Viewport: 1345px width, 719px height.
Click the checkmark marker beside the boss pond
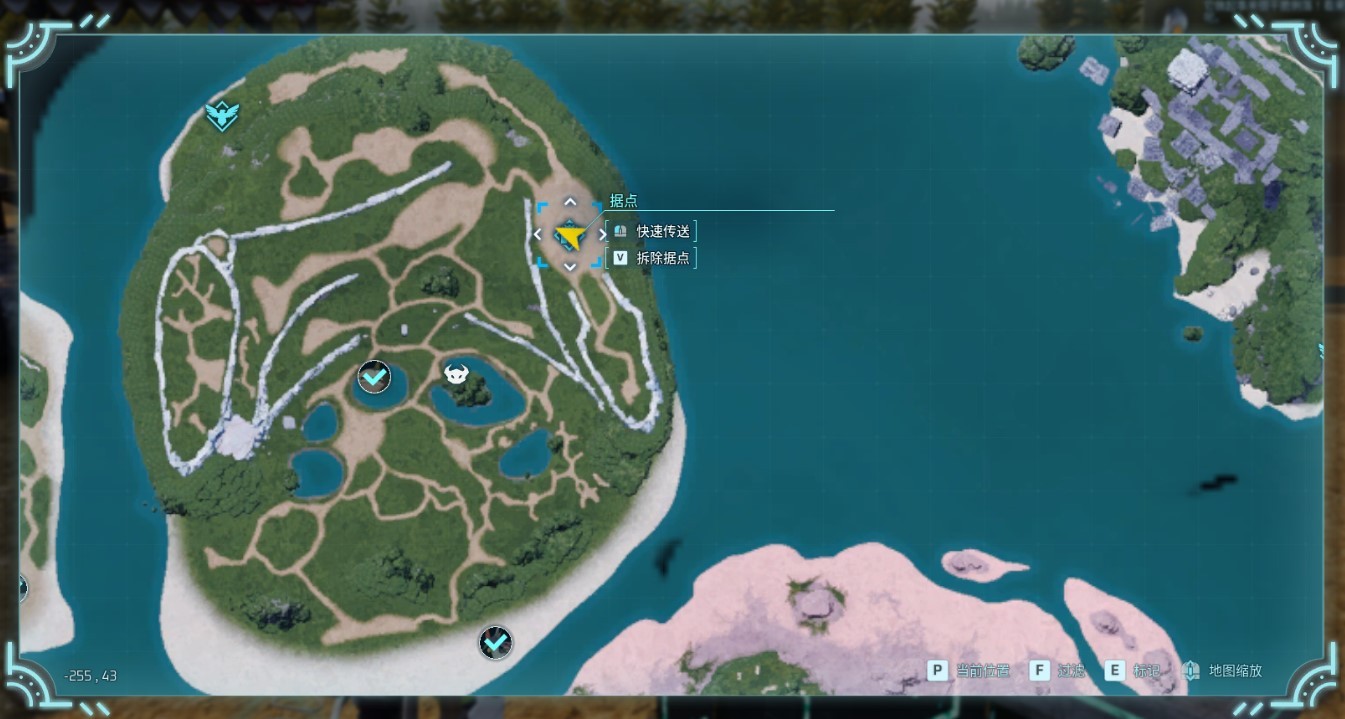tap(374, 377)
